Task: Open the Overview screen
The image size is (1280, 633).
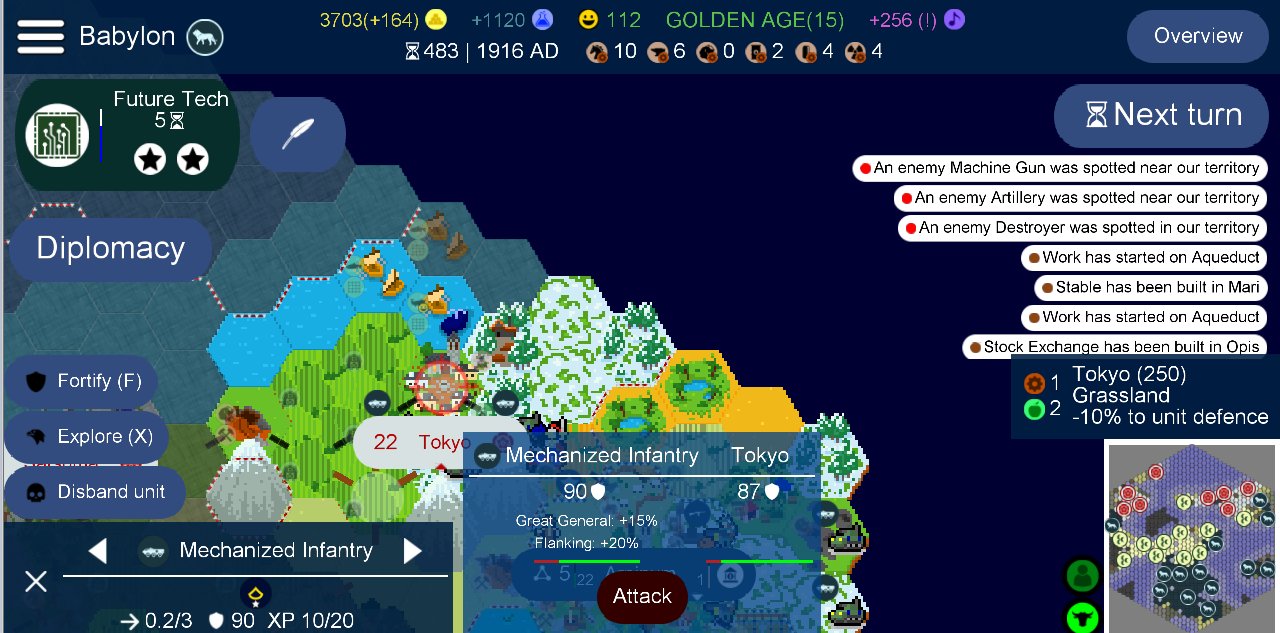Action: [x=1197, y=36]
